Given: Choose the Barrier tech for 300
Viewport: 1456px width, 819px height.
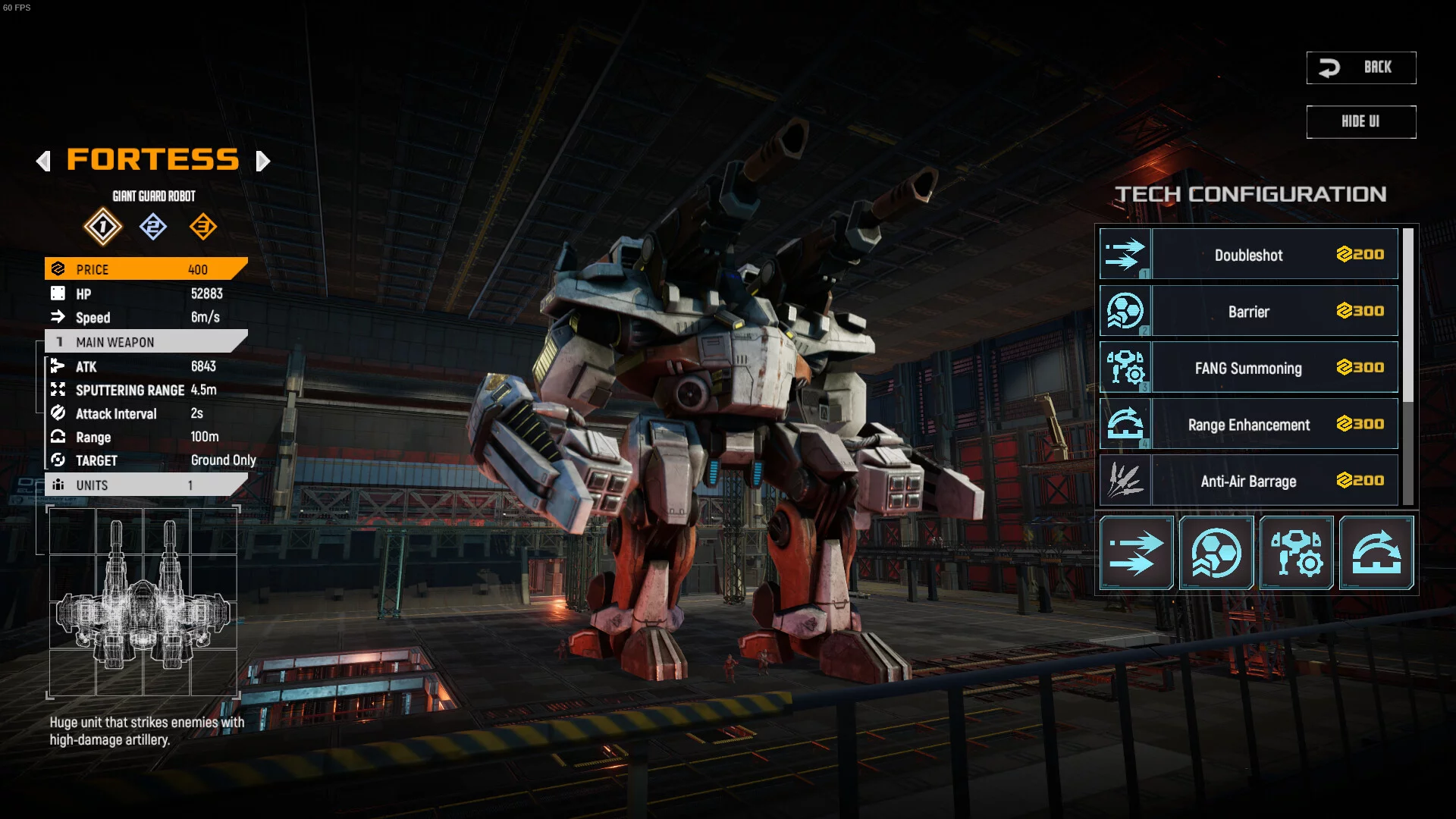Looking at the screenshot, I should click(1248, 311).
